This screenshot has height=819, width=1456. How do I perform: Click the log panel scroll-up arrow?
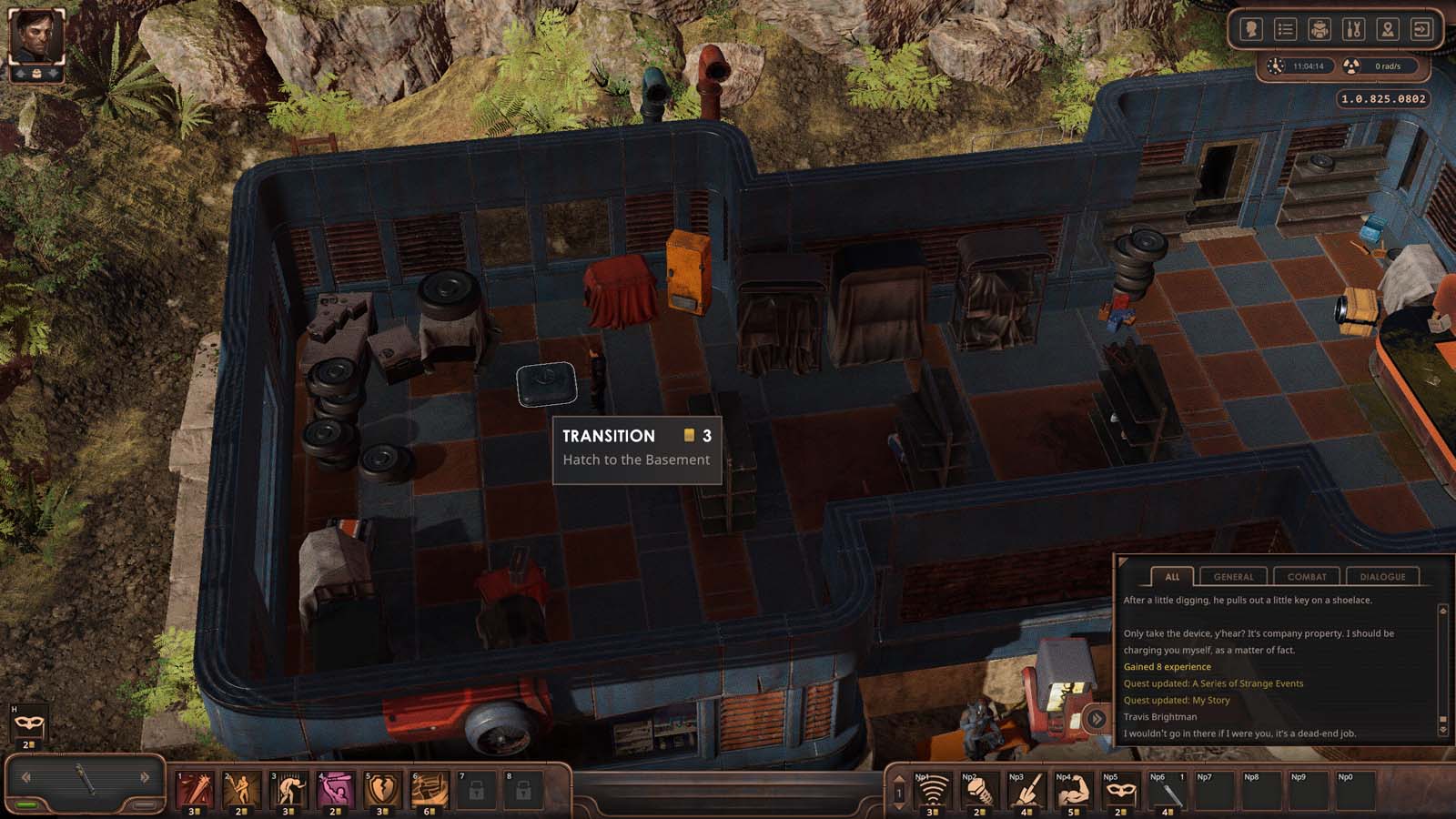click(x=1444, y=612)
